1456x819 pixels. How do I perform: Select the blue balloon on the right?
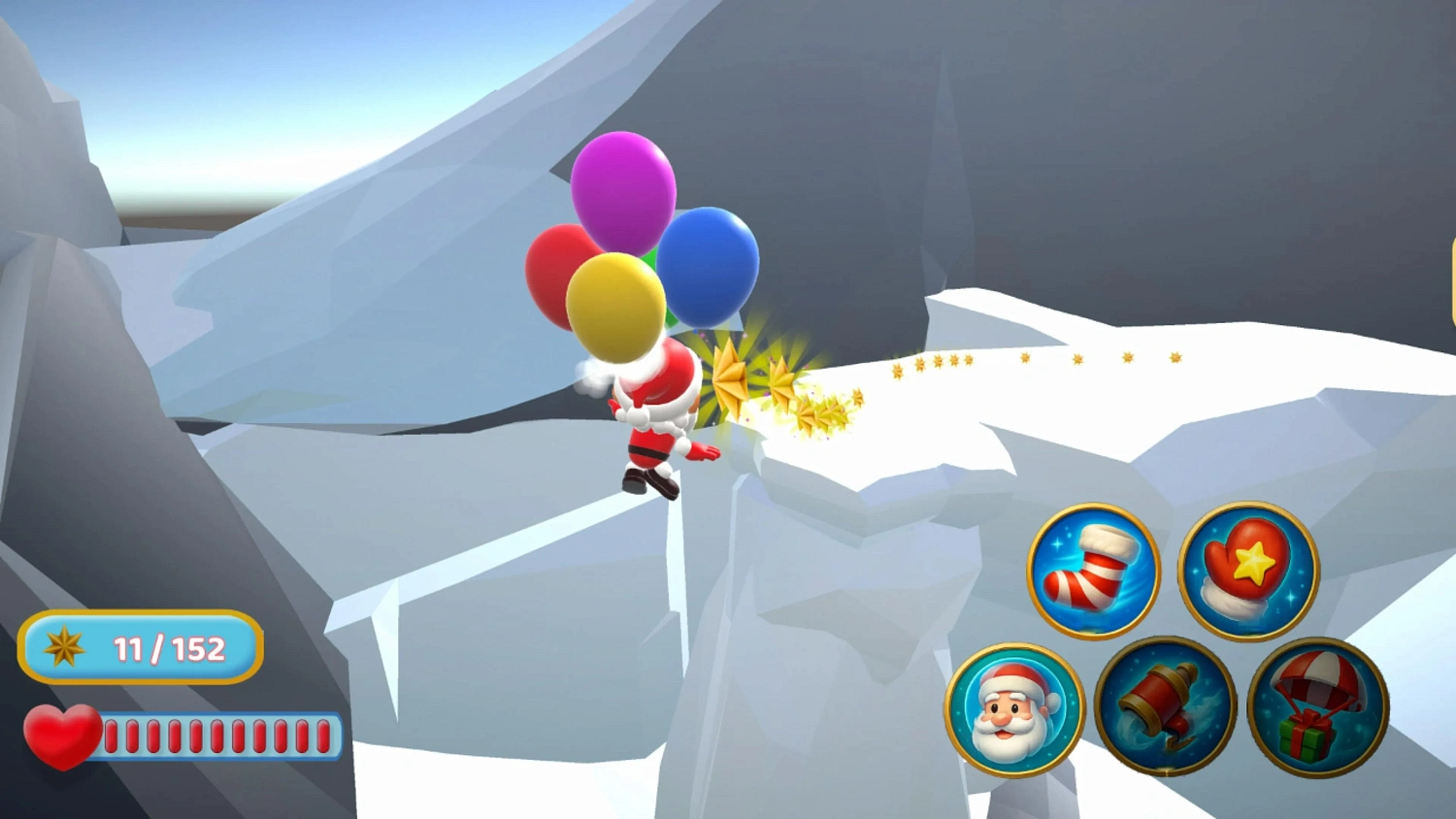coord(708,265)
